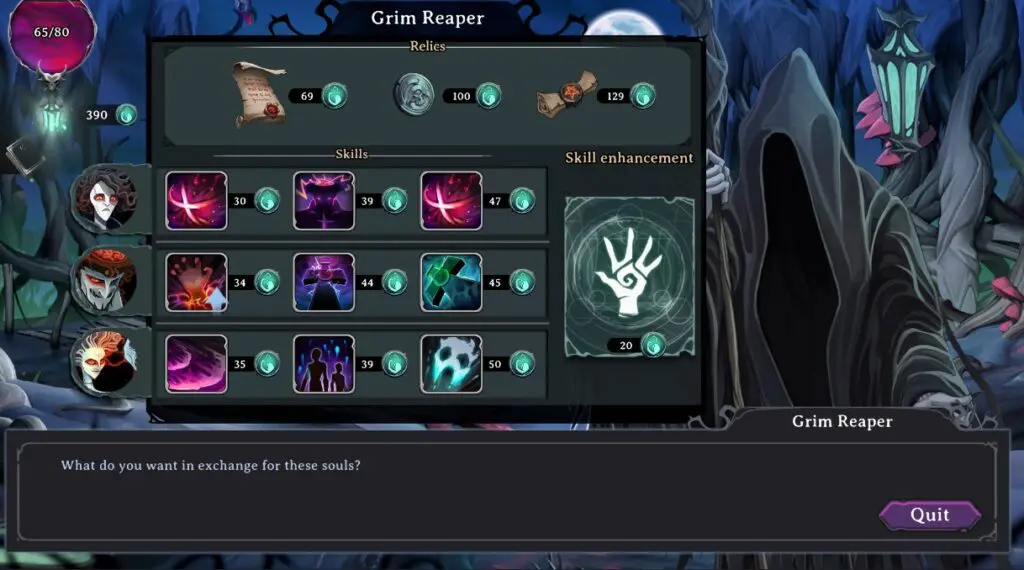
Task: Pick the half-black half-white faced character portrait
Action: click(105, 362)
